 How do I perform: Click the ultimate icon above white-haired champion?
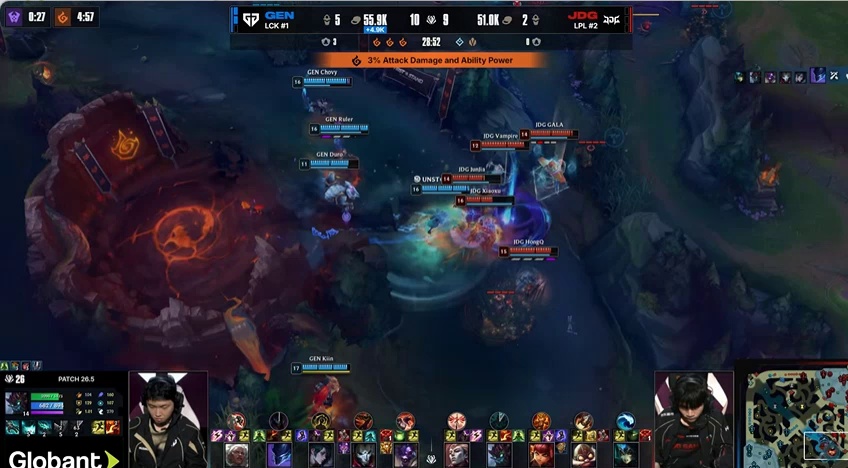[237, 421]
